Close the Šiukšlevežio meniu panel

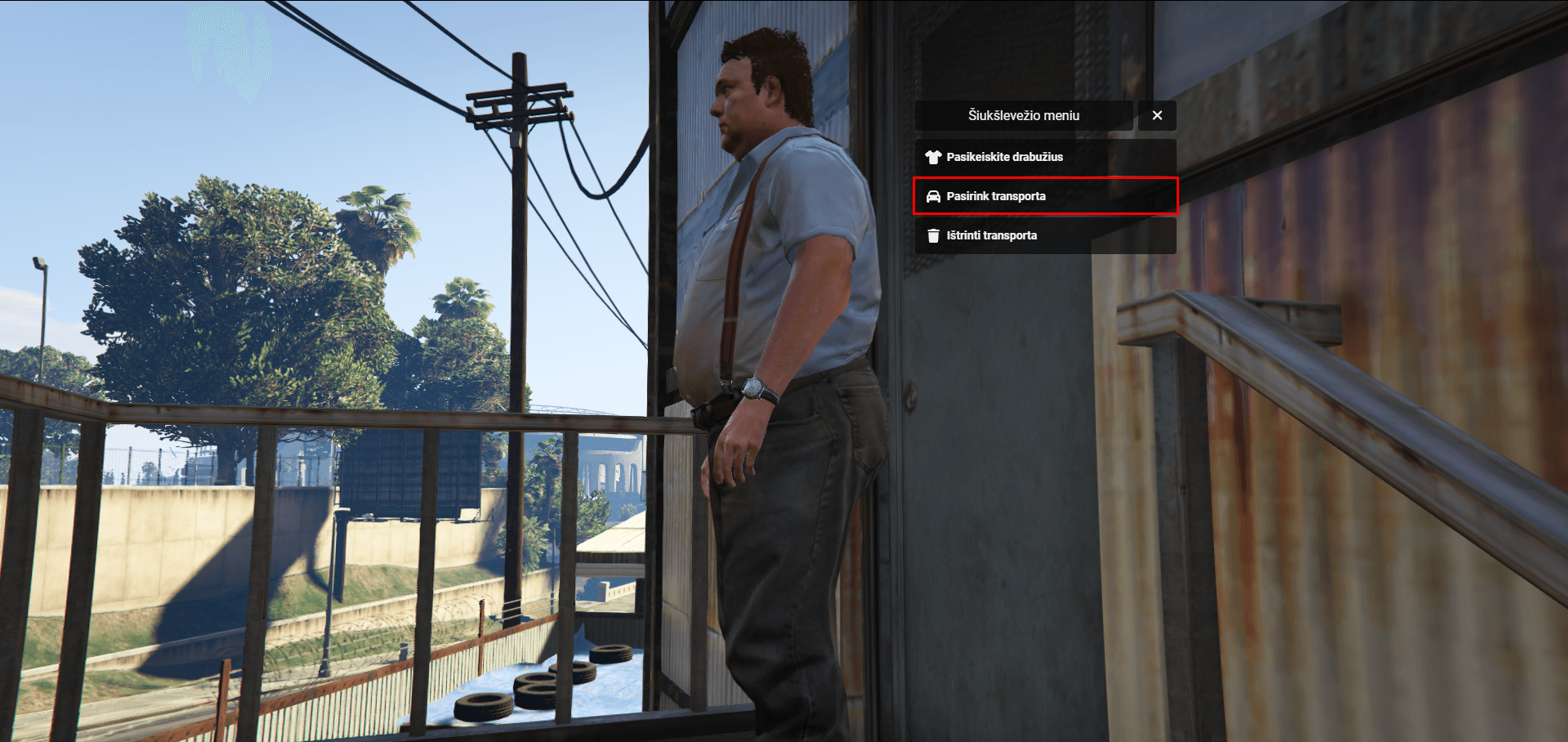pos(1157,116)
